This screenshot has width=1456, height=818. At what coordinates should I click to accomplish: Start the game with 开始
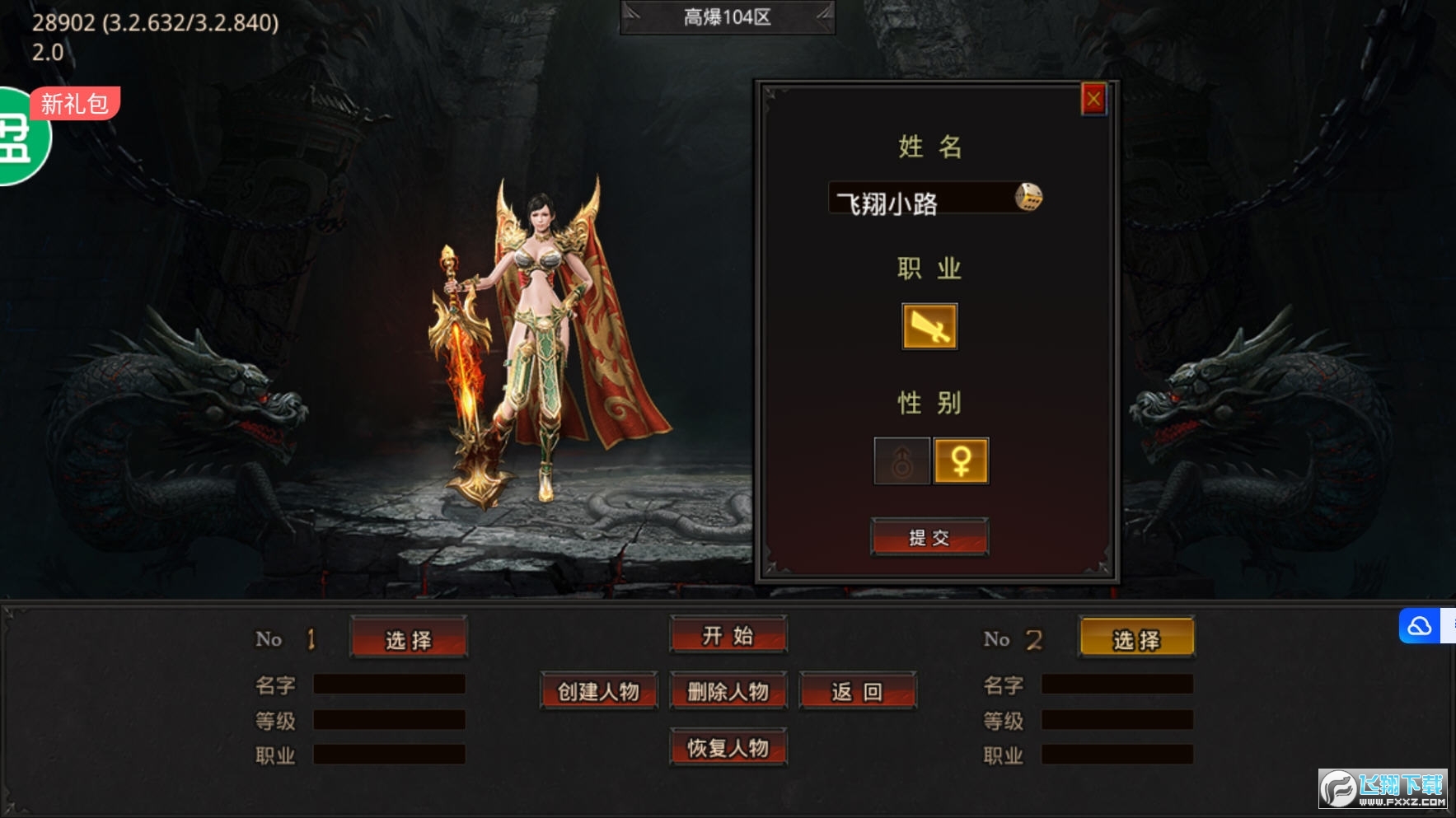pyautogui.click(x=728, y=635)
